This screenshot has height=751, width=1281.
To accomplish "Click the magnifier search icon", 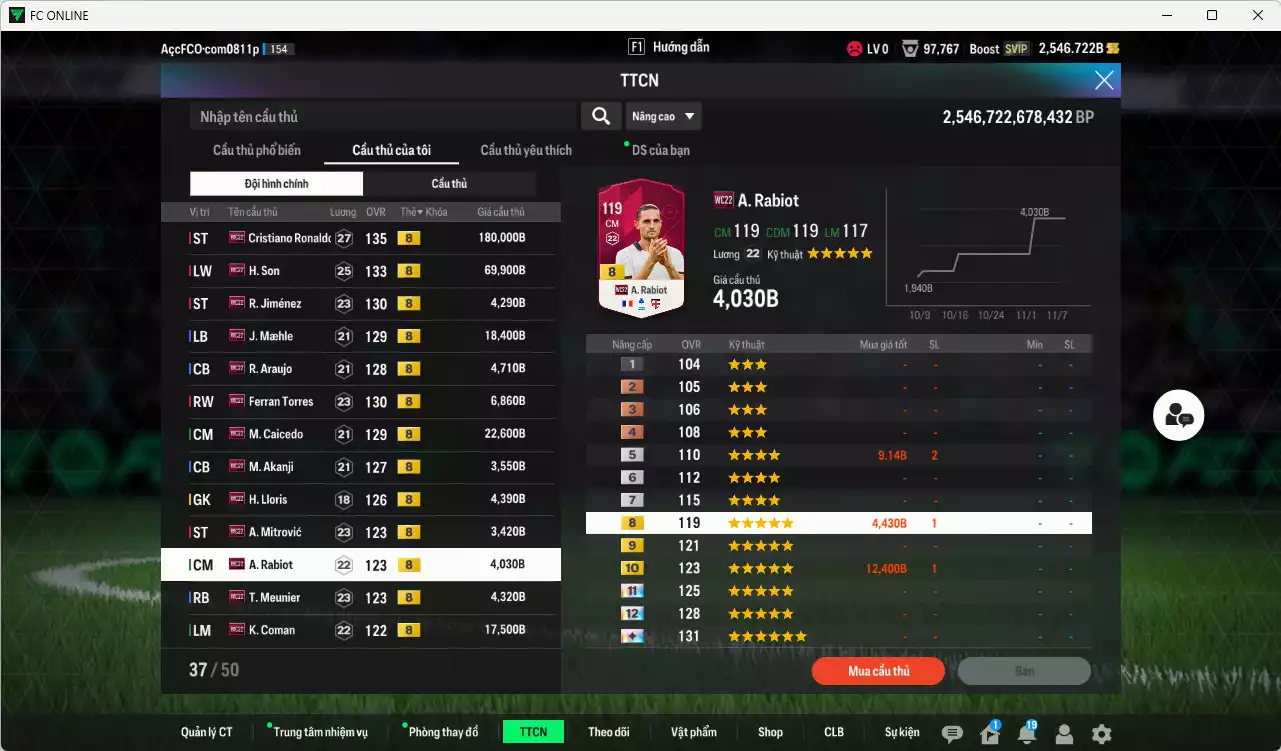I will (600, 116).
